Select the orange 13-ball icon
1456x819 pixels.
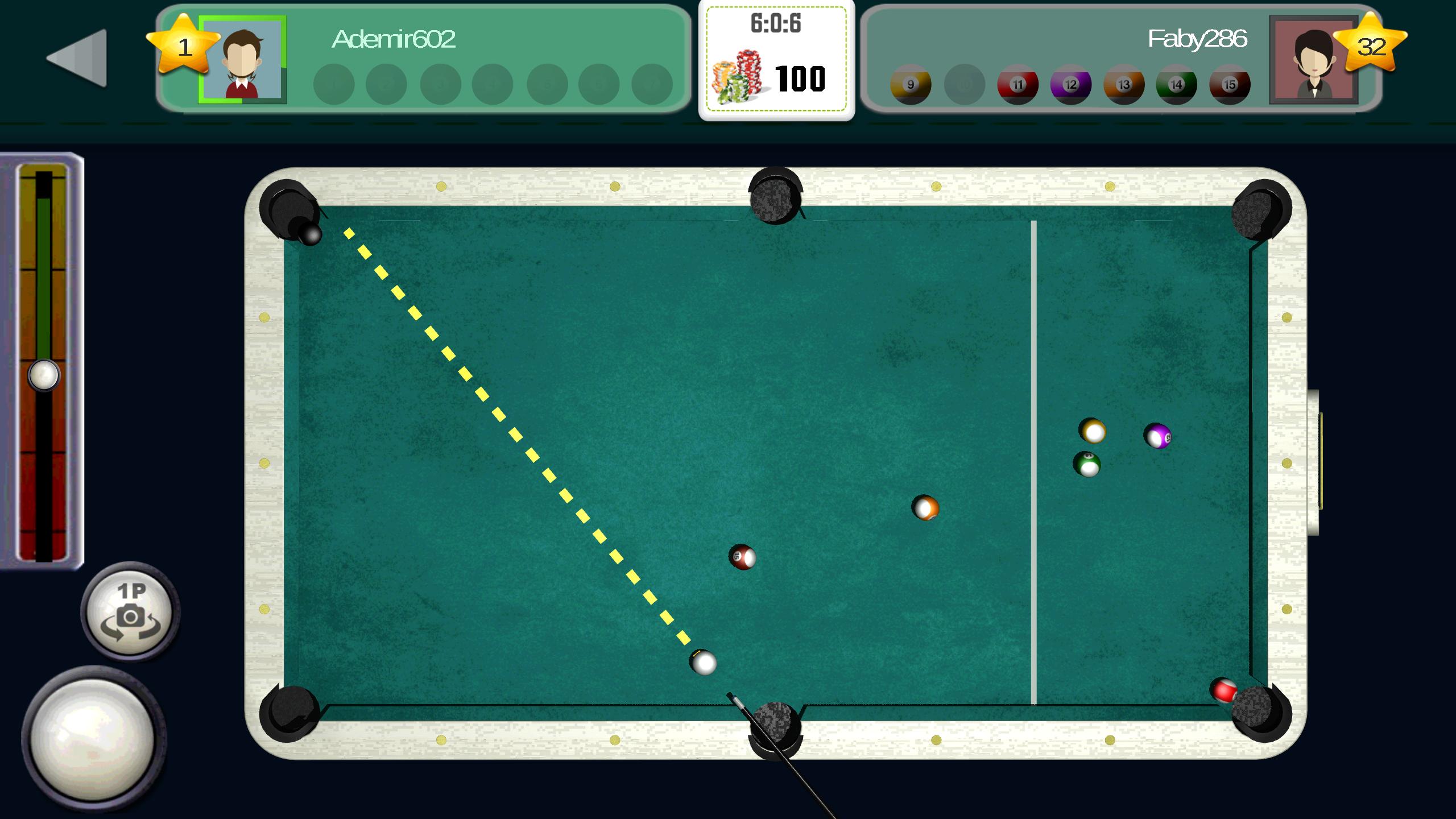click(1124, 84)
